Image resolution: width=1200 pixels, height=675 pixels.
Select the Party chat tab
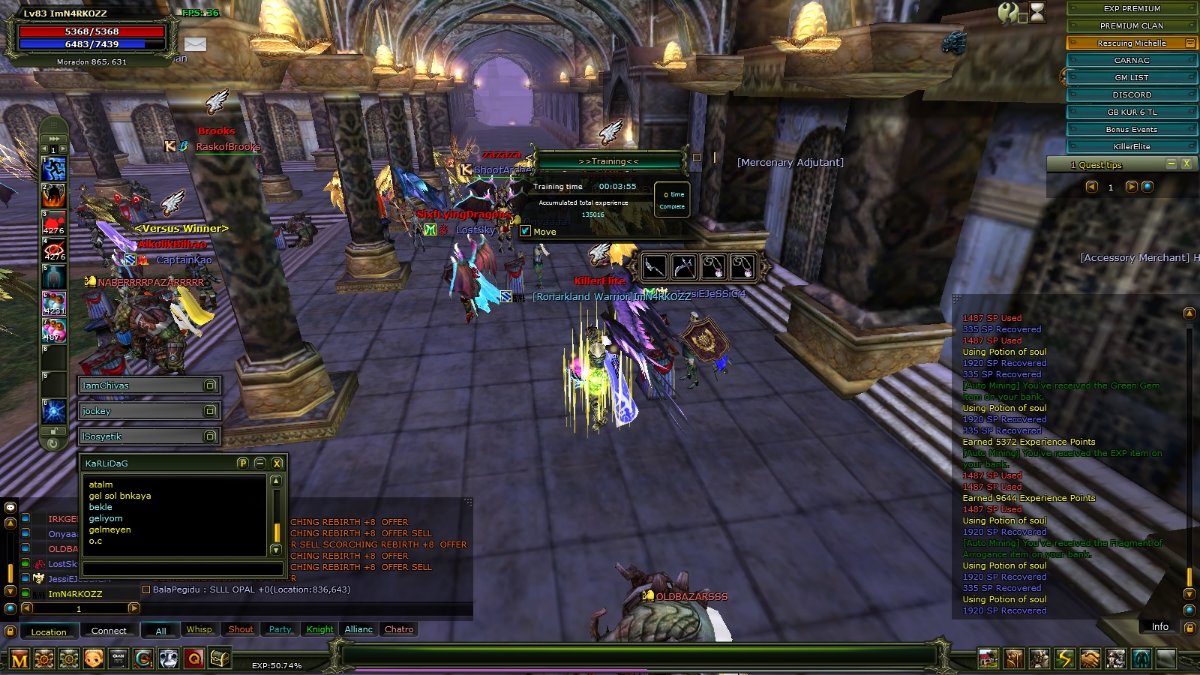280,630
